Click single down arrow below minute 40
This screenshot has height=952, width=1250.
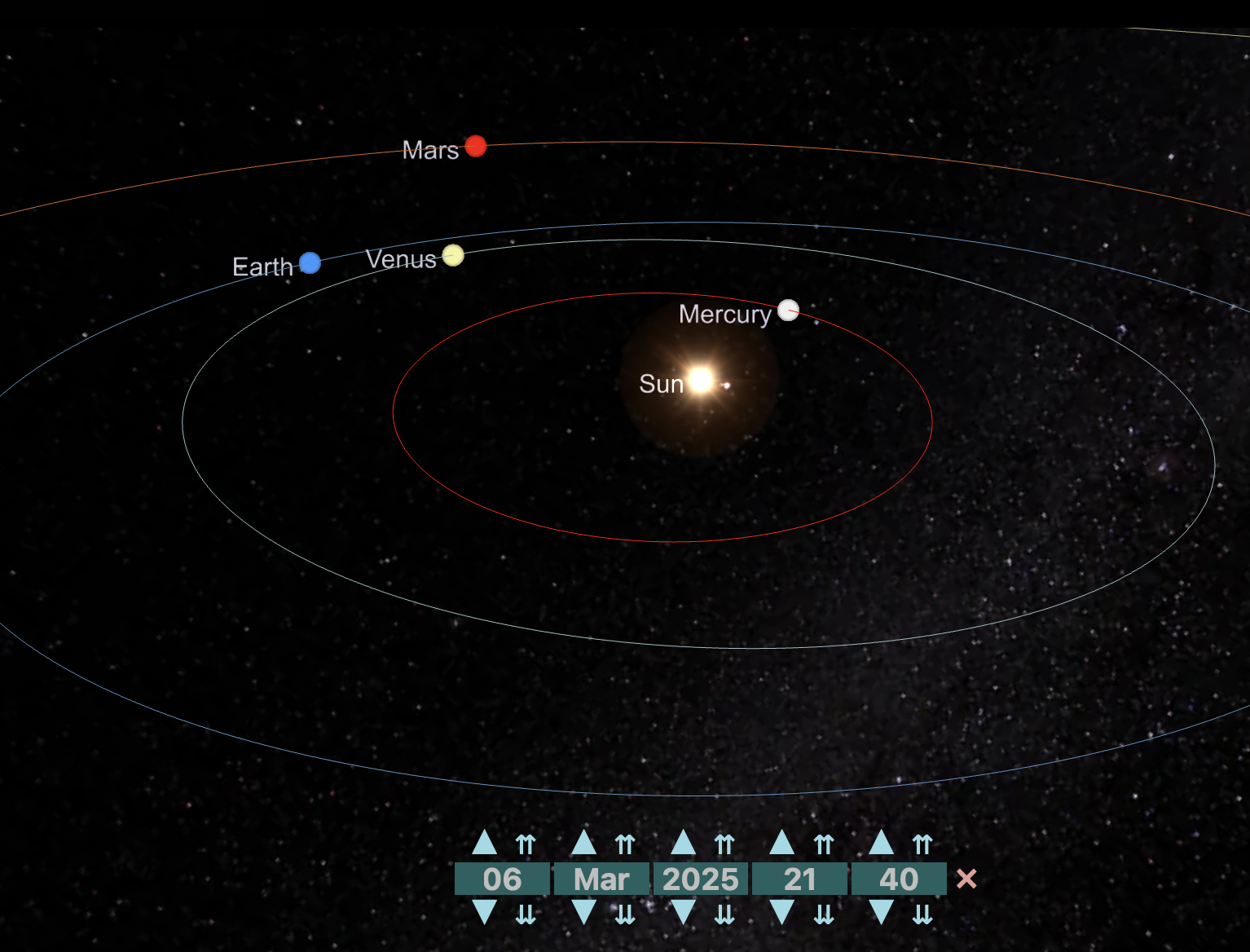point(881,913)
